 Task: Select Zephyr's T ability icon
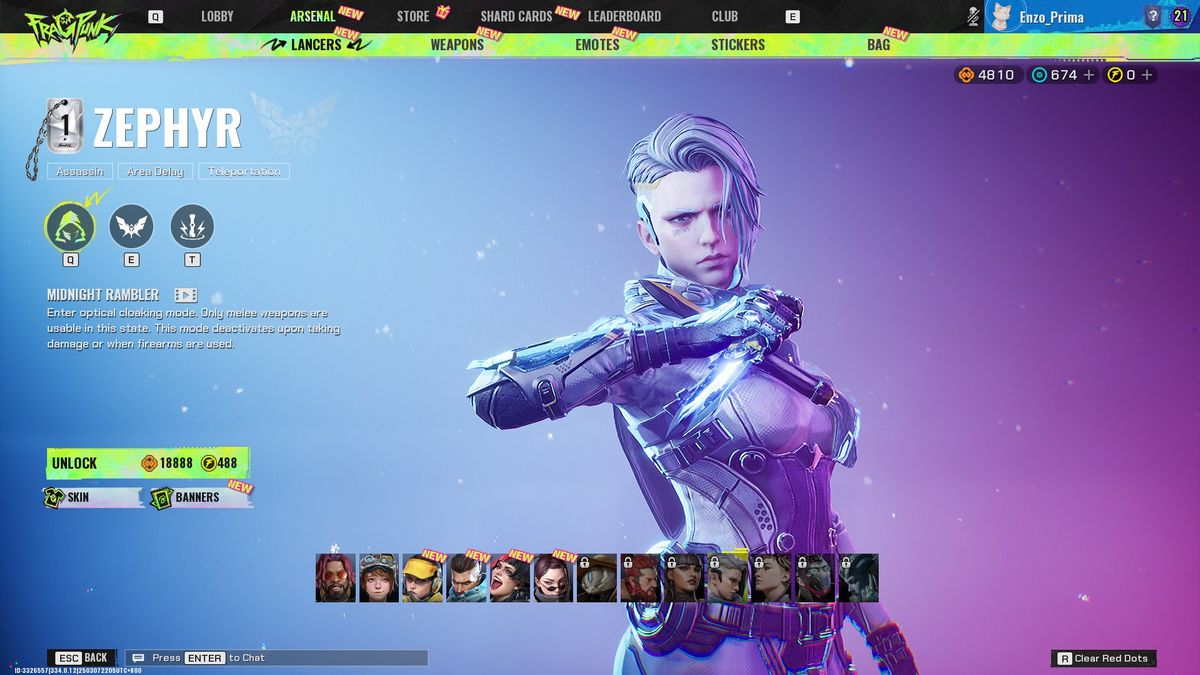[x=192, y=226]
